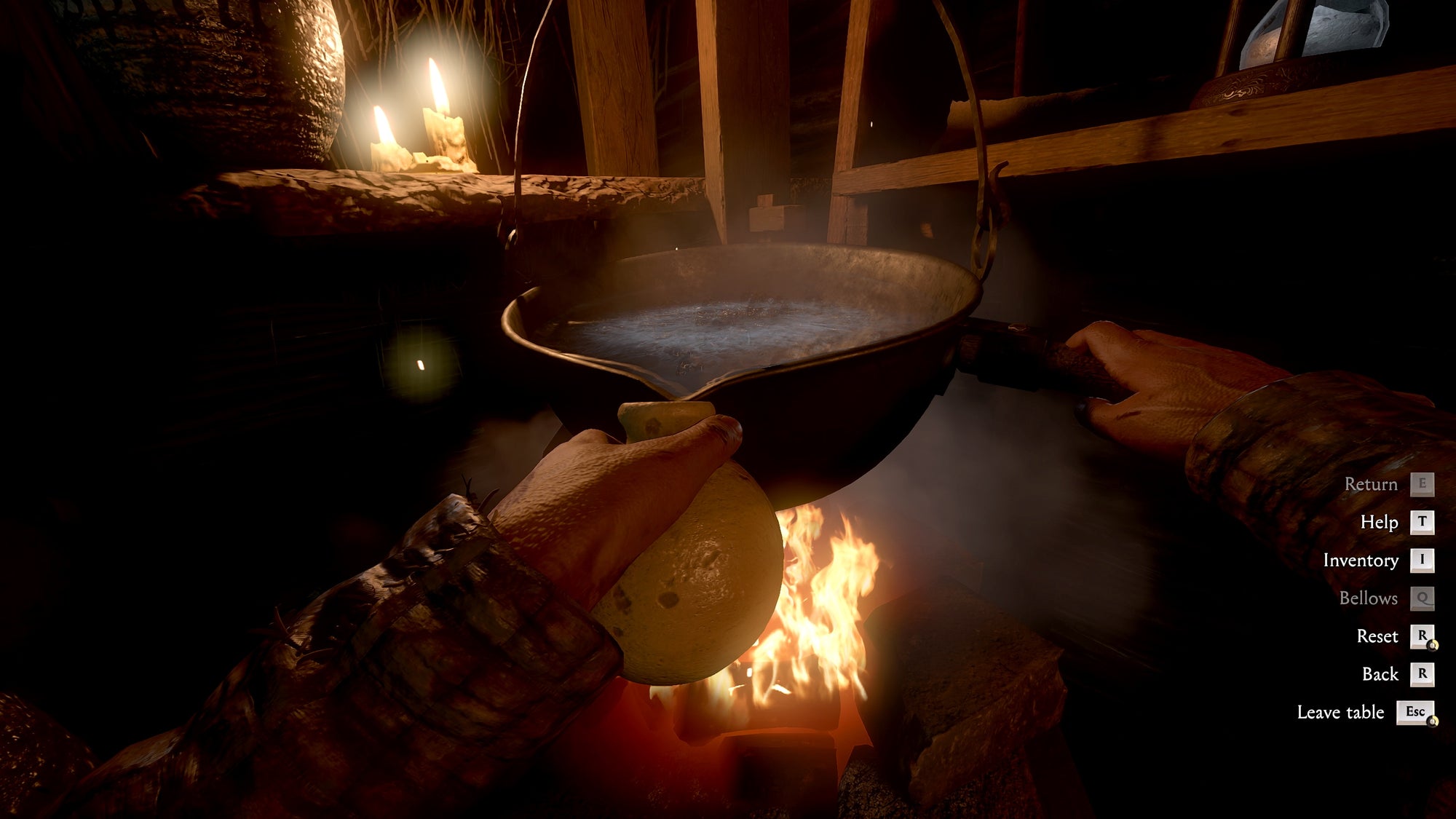Click the R key icon beside Reset
The height and width of the screenshot is (819, 1456).
tap(1423, 636)
